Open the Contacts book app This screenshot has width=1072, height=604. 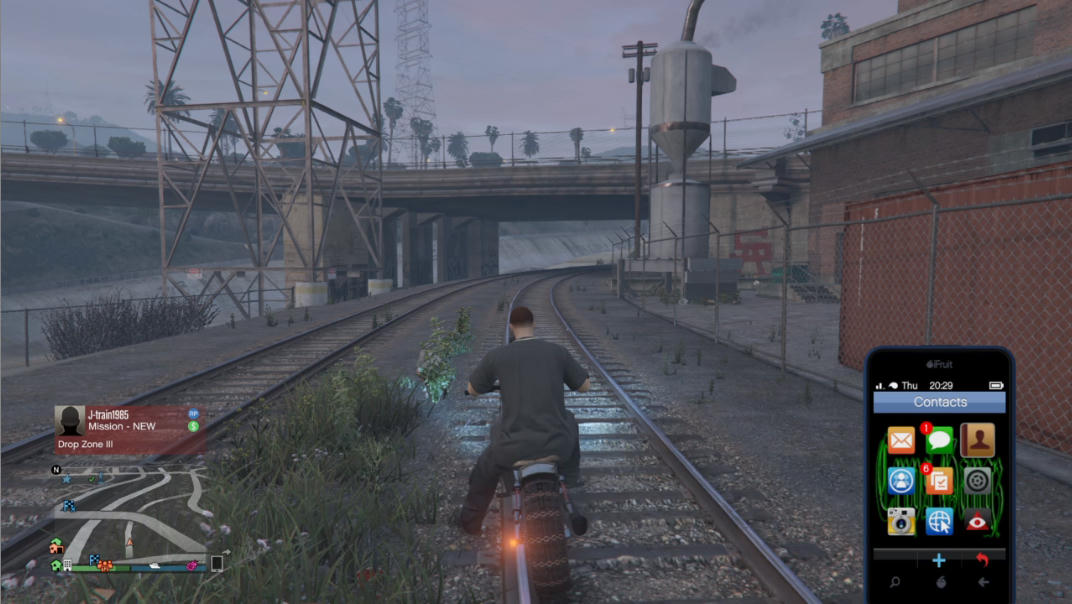pos(977,440)
